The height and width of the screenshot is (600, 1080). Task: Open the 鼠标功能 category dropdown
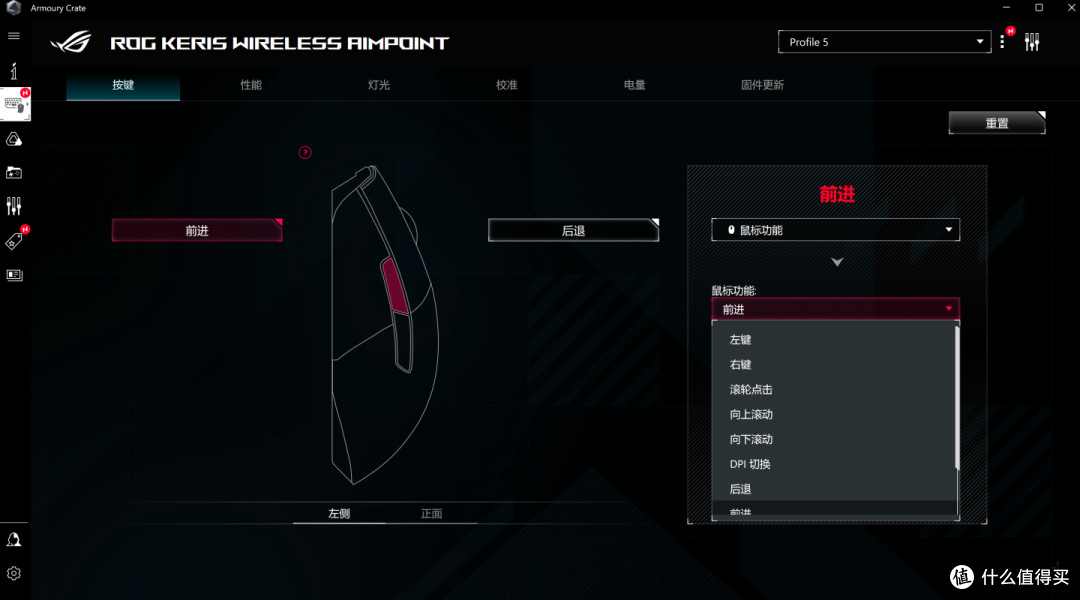point(835,230)
